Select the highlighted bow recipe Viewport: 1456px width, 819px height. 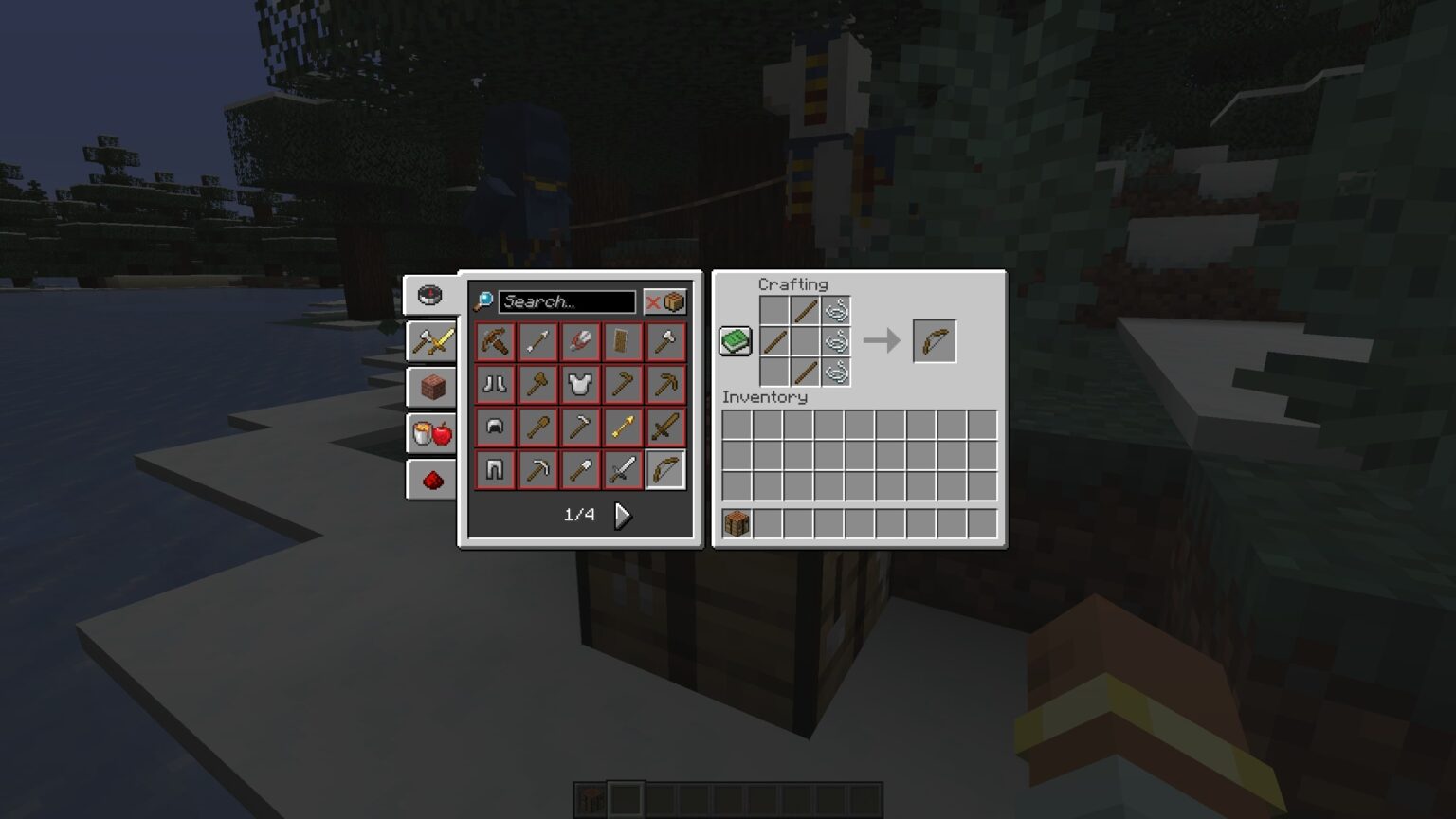pos(665,469)
